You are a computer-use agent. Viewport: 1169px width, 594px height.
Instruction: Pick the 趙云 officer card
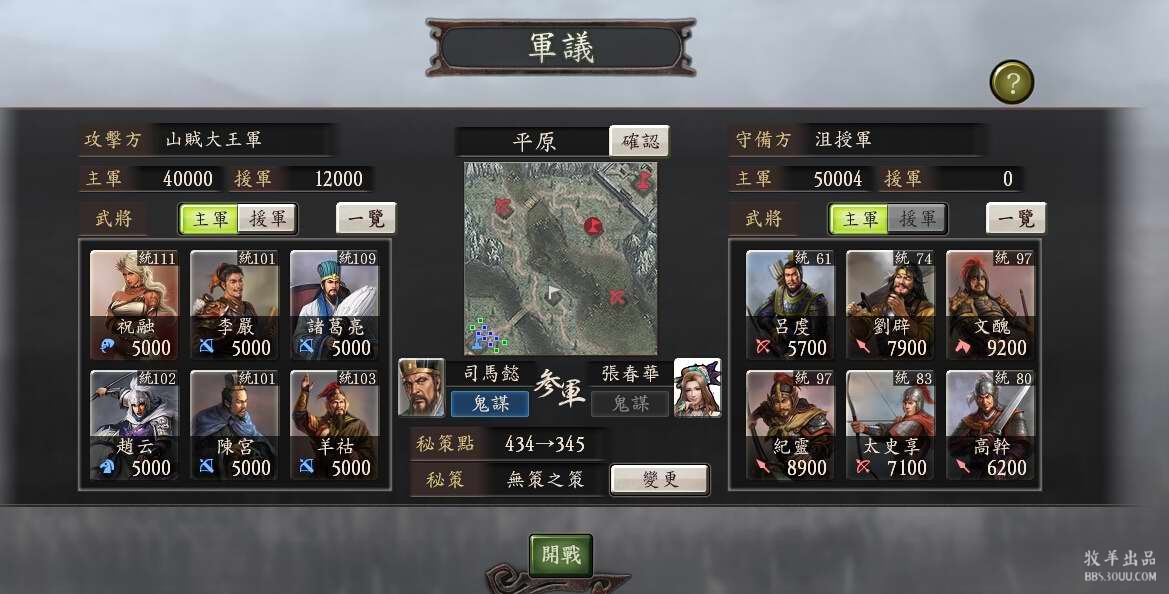point(135,425)
